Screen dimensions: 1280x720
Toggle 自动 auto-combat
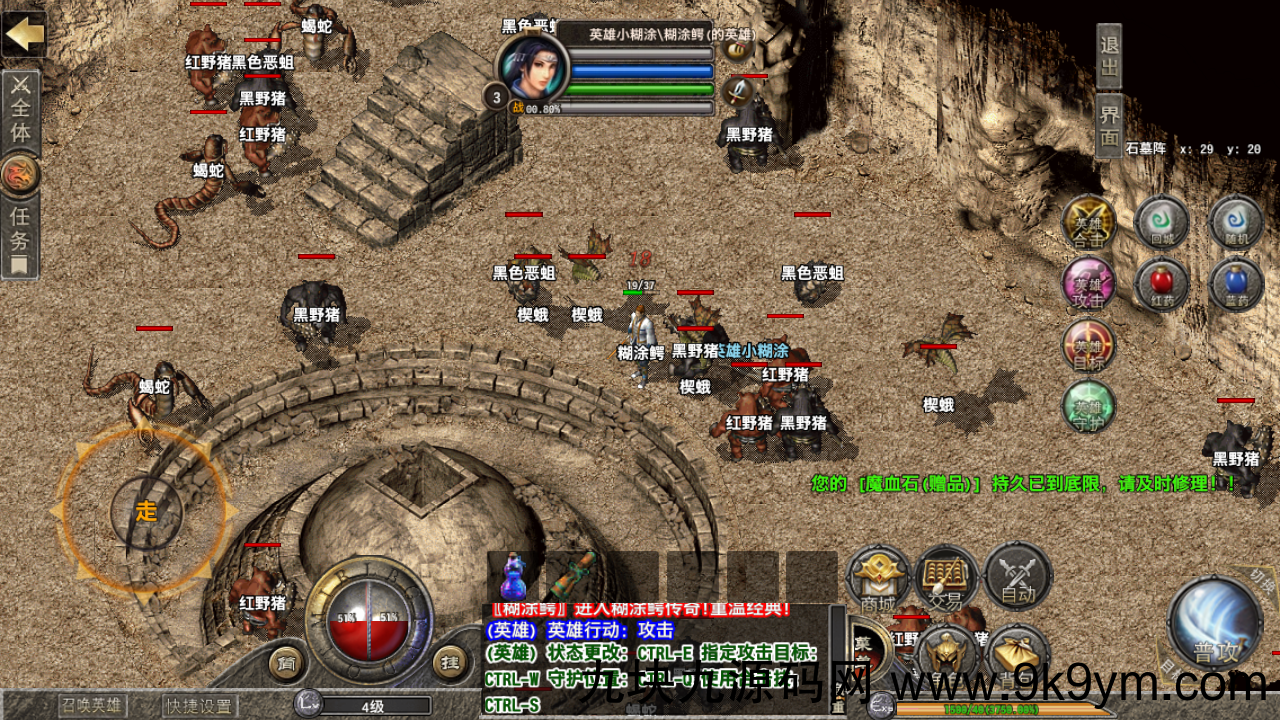1017,578
